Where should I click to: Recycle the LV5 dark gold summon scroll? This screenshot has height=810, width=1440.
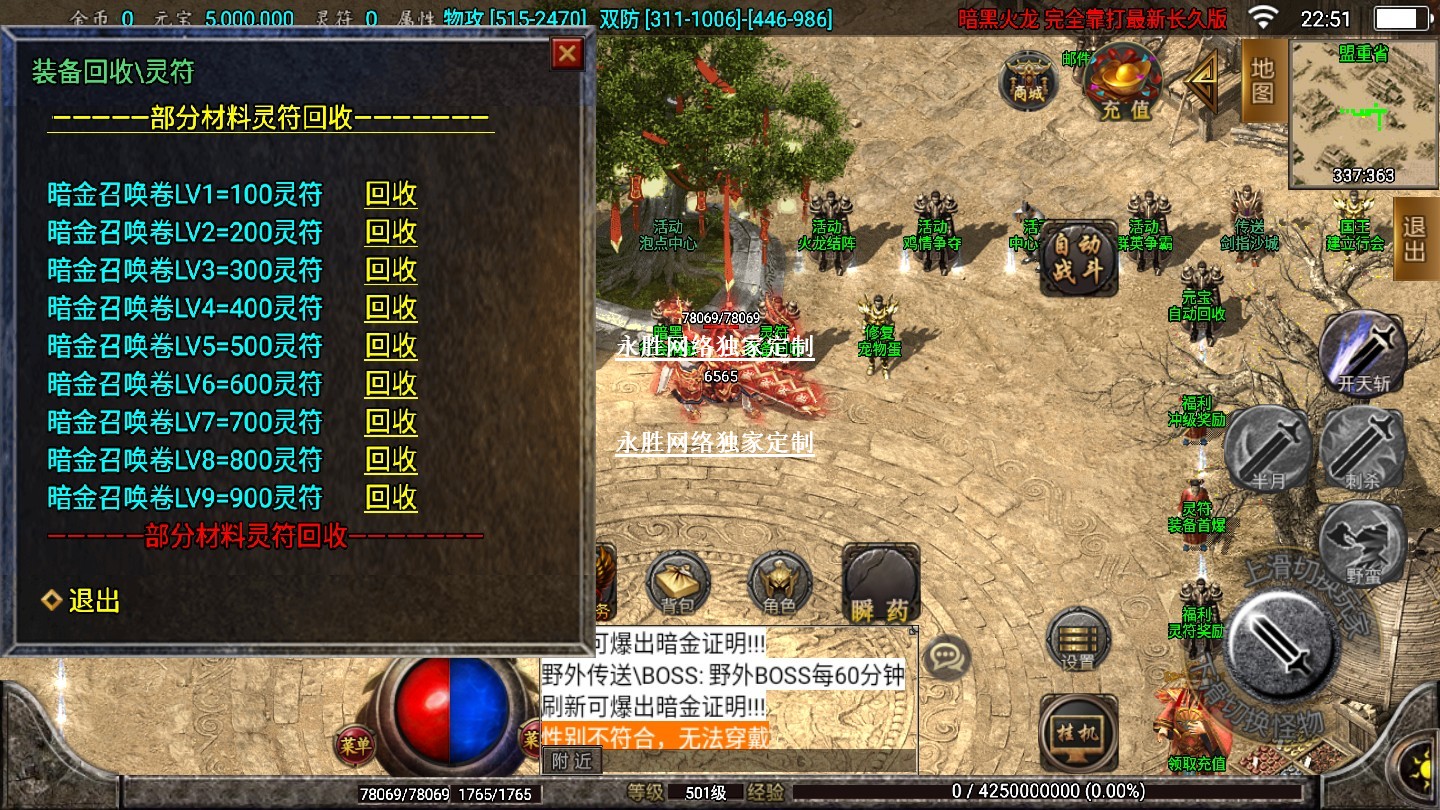click(391, 346)
